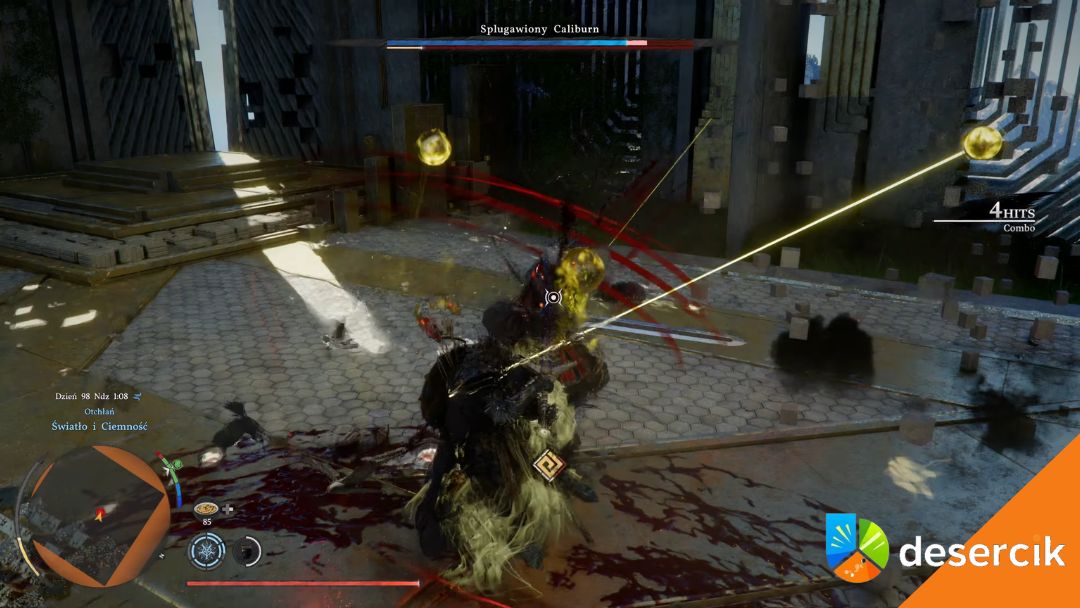
Task: Open the Światło i Ciemność quest tracker
Action: [x=100, y=426]
